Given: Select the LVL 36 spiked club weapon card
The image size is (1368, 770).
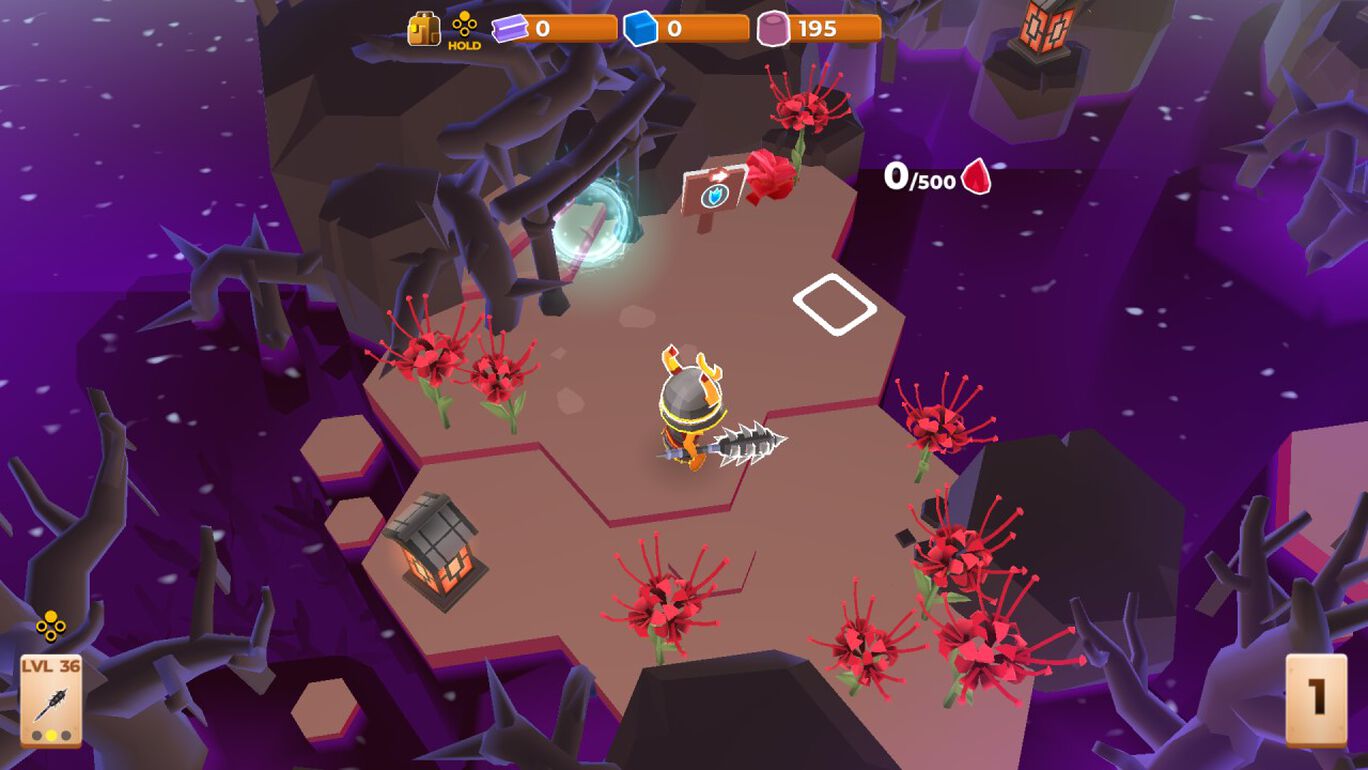Looking at the screenshot, I should coord(51,700).
